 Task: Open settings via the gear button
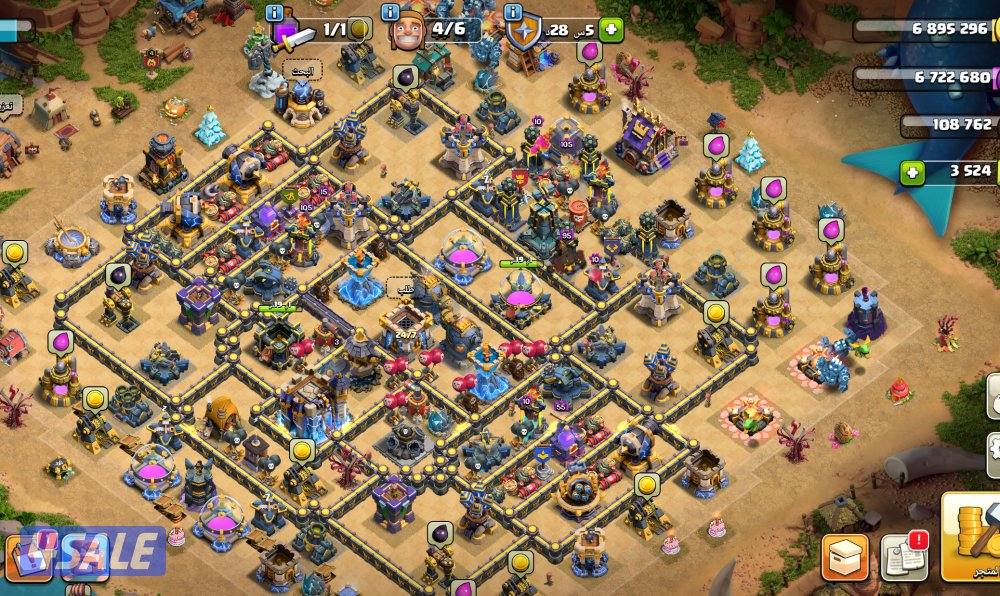pyautogui.click(x=992, y=447)
